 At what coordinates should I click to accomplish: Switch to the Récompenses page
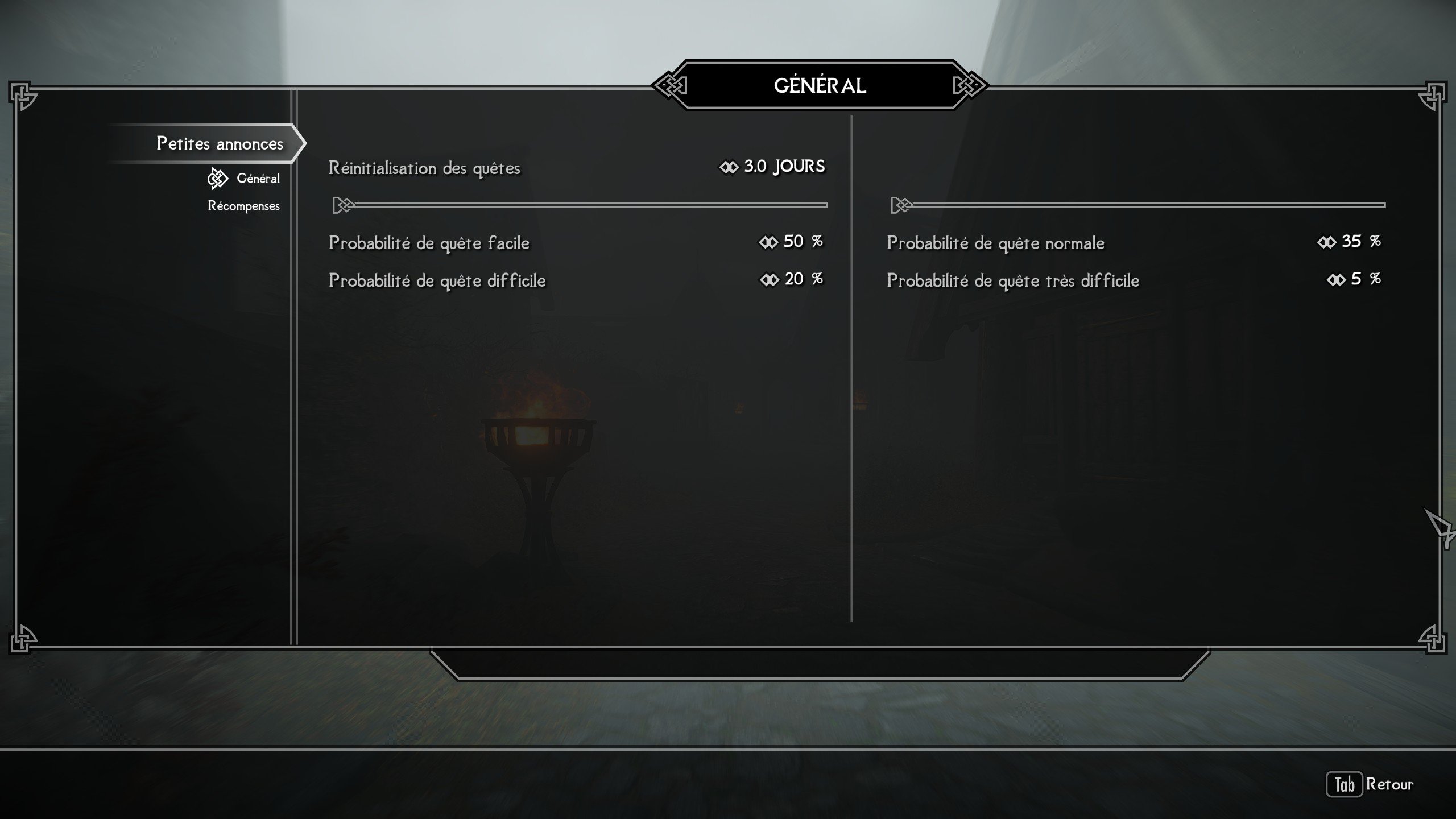point(243,206)
